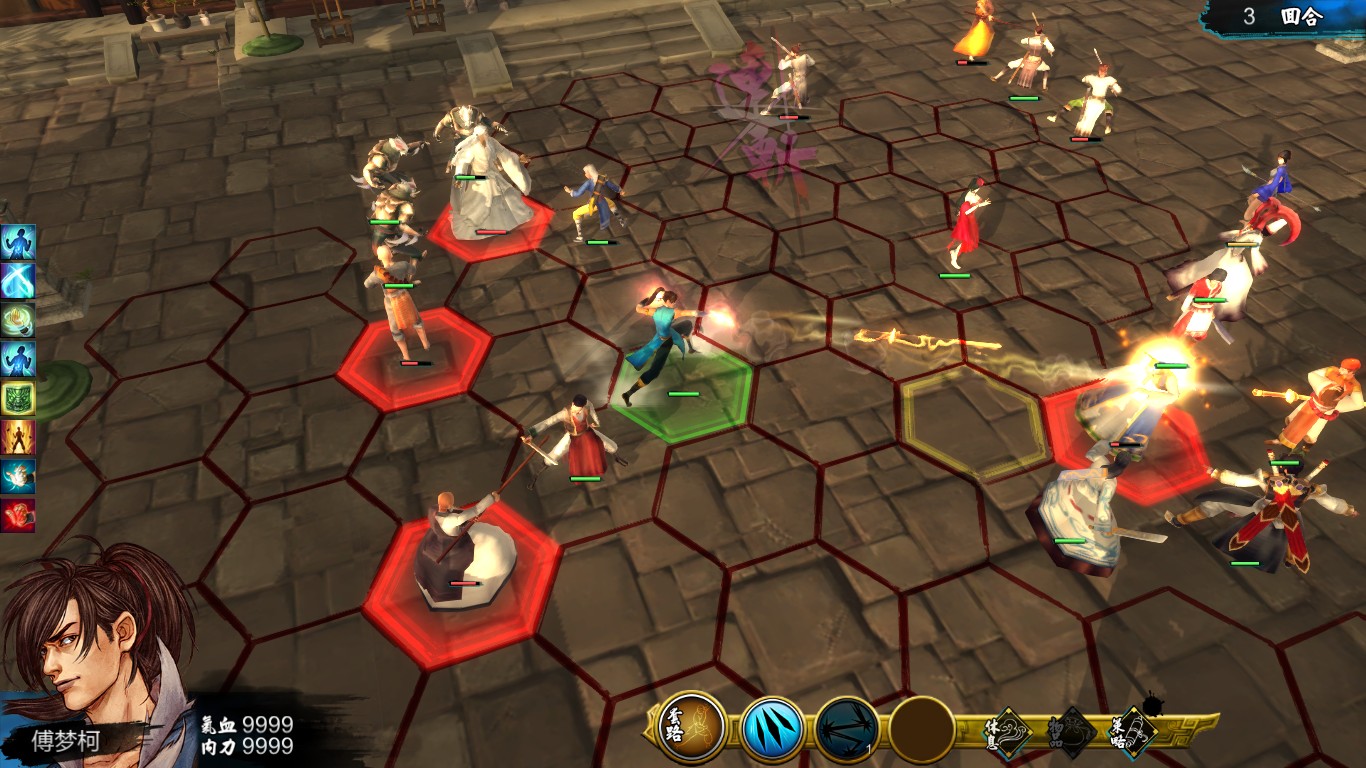
Task: Activate the blue triple-slash skill
Action: tap(772, 729)
